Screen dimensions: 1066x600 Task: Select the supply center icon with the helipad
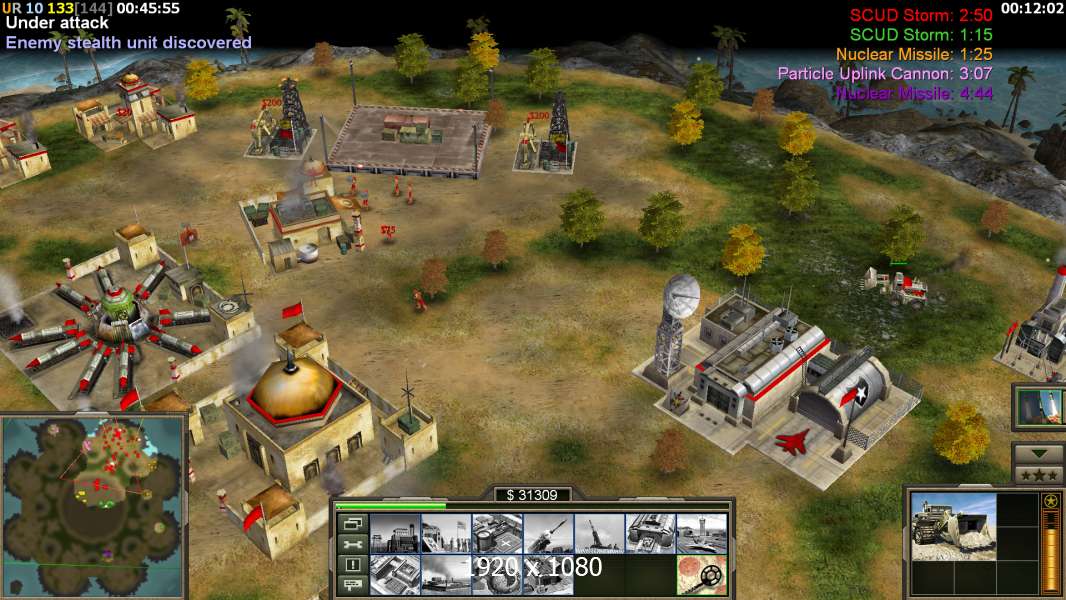click(x=497, y=534)
